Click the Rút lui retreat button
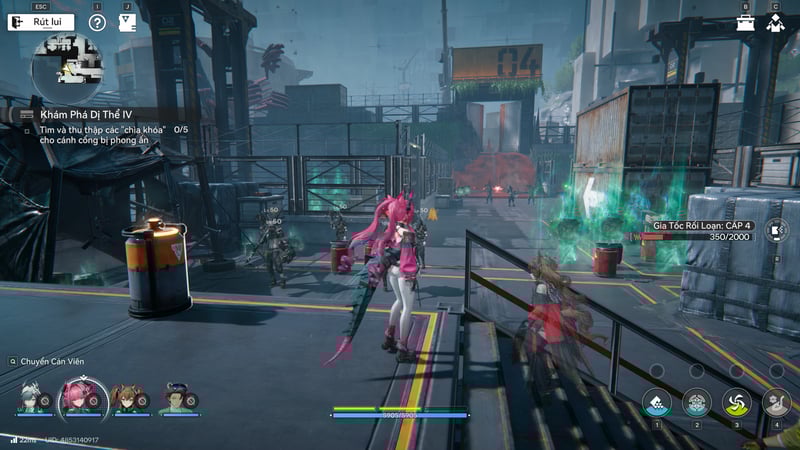800x450 pixels. 41,22
